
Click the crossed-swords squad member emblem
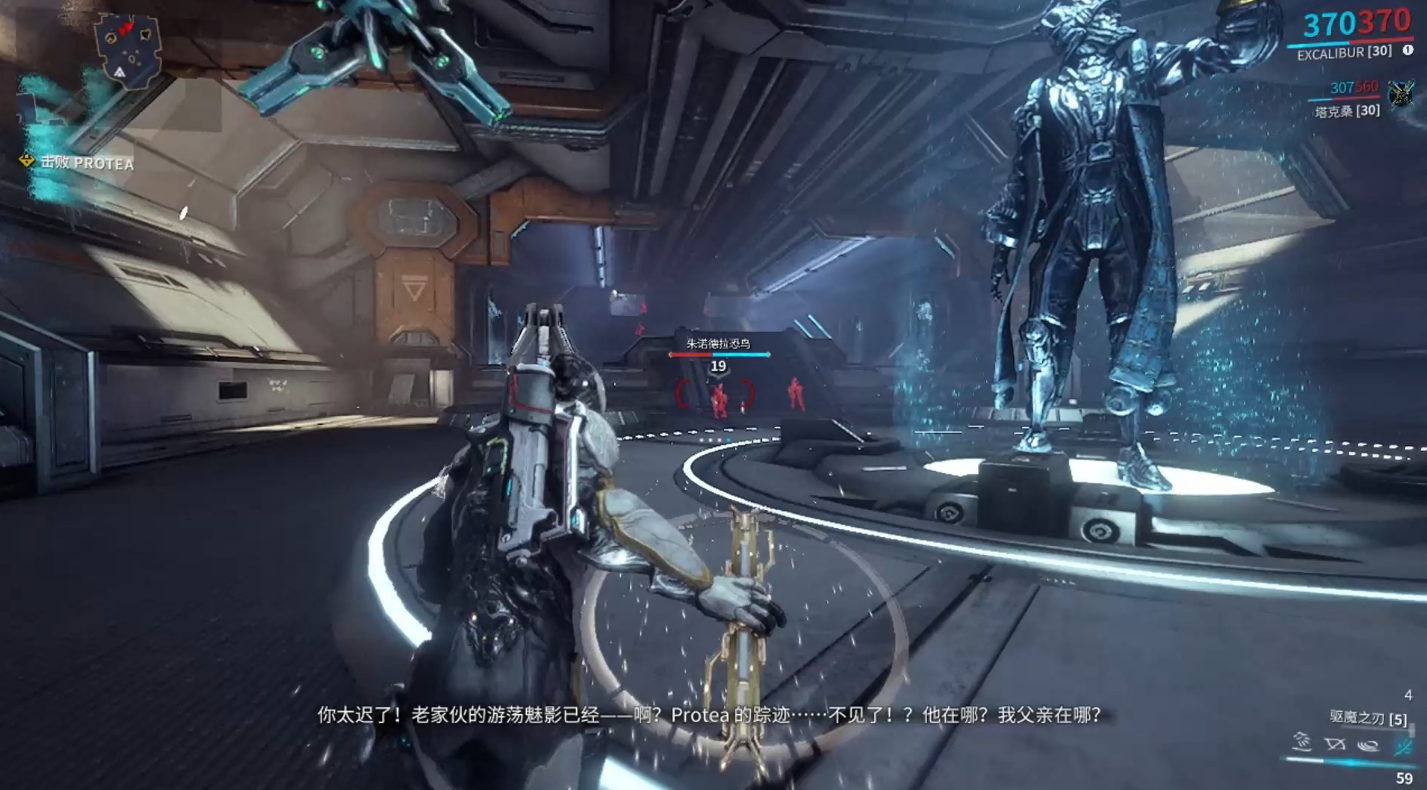[x=1400, y=95]
